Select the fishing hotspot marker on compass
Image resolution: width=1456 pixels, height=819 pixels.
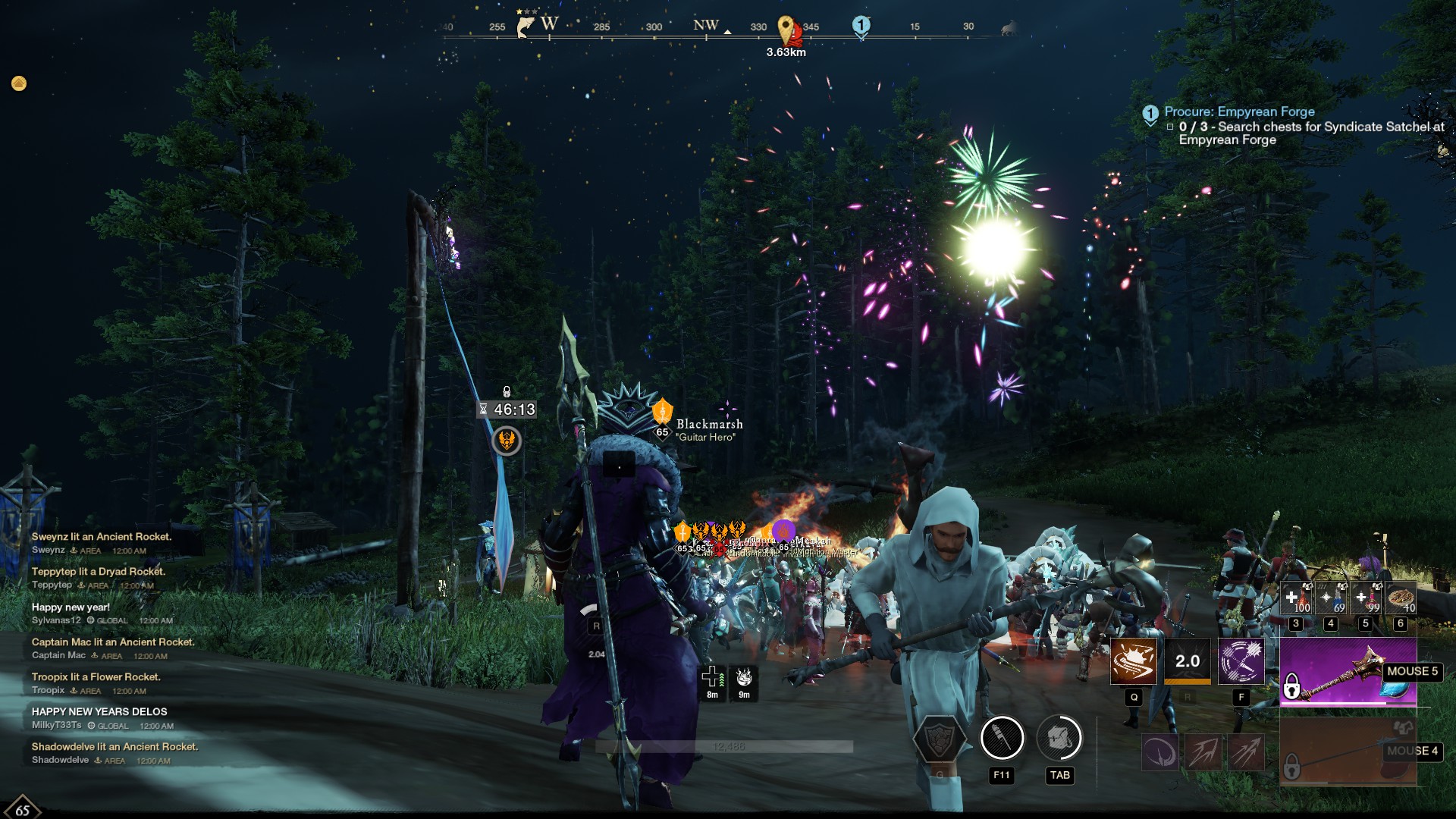(x=525, y=27)
